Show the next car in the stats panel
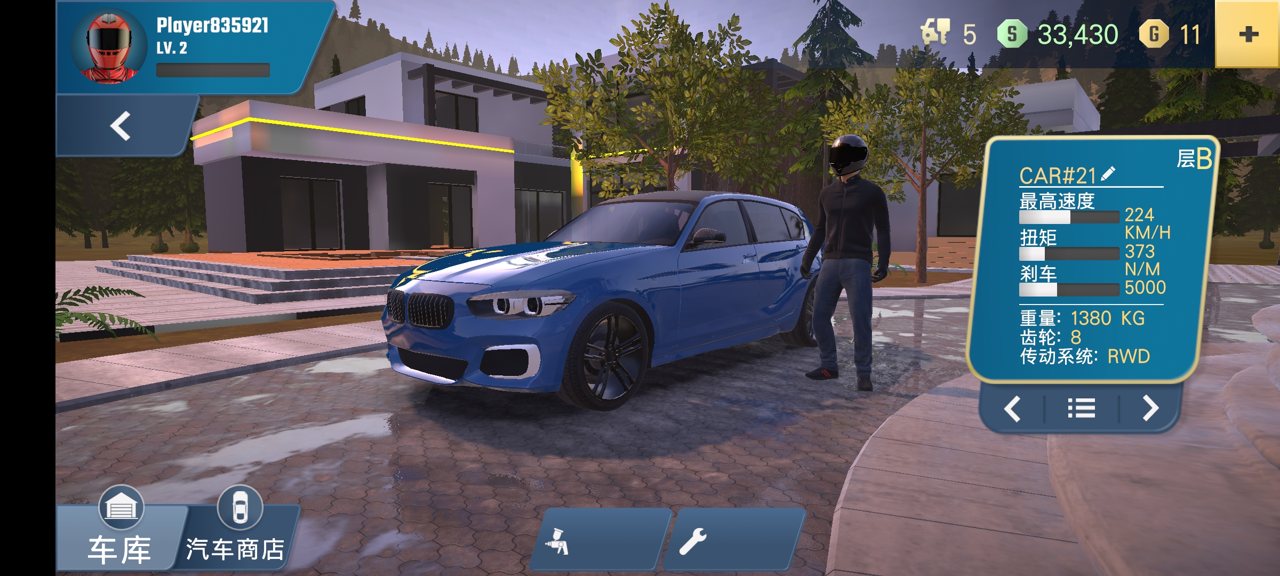 1150,408
